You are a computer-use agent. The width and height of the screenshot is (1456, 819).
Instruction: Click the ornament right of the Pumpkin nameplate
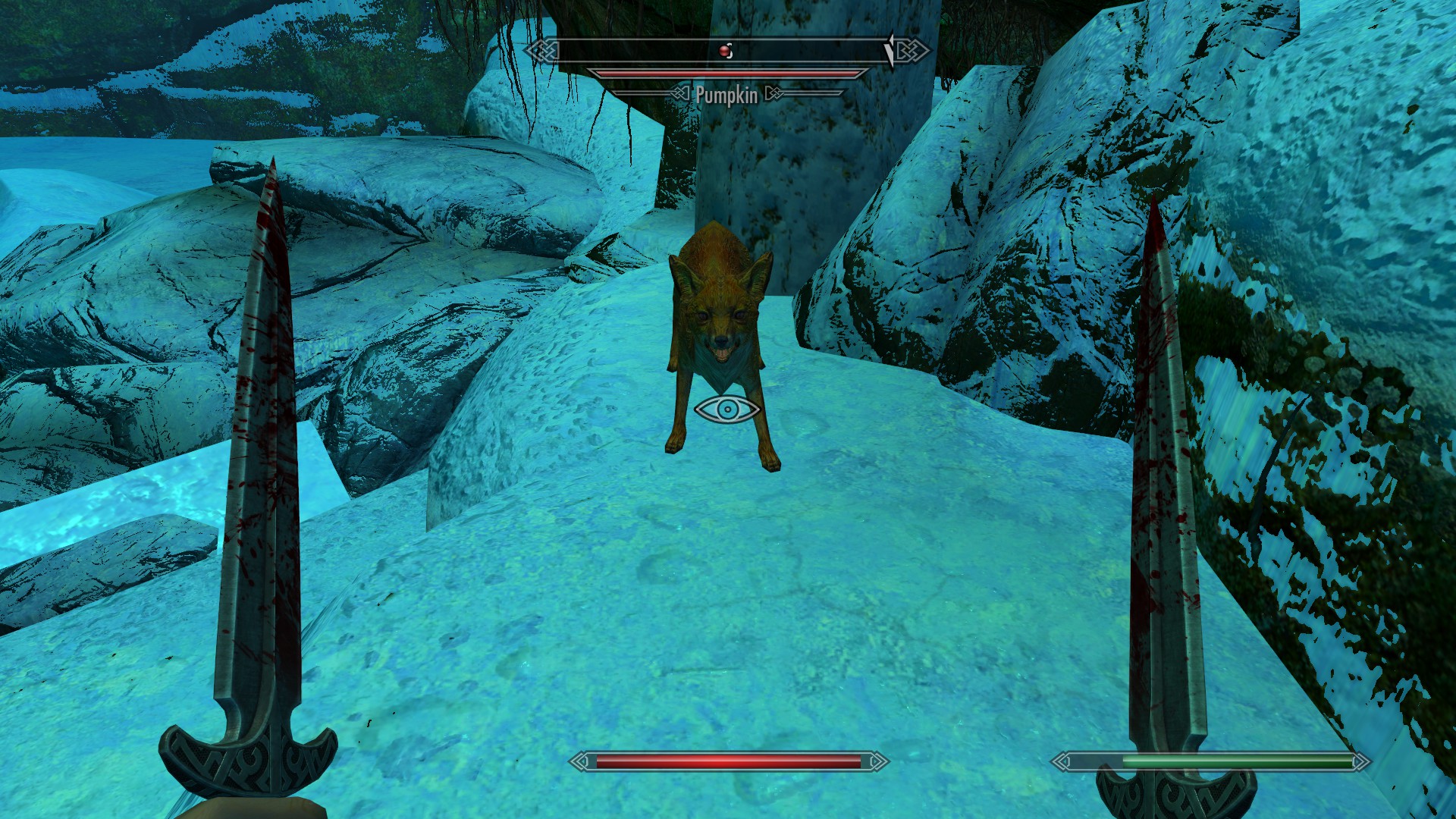(x=775, y=93)
